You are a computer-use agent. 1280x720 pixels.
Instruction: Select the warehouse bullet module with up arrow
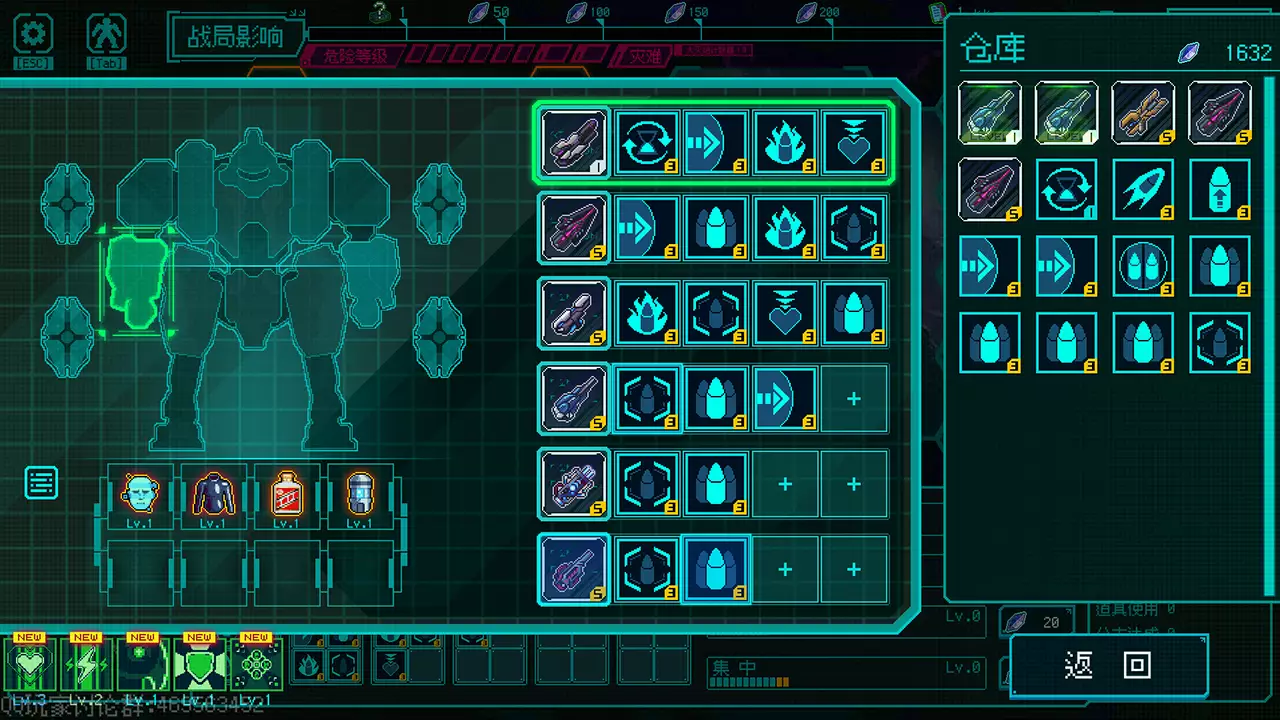coord(1220,189)
